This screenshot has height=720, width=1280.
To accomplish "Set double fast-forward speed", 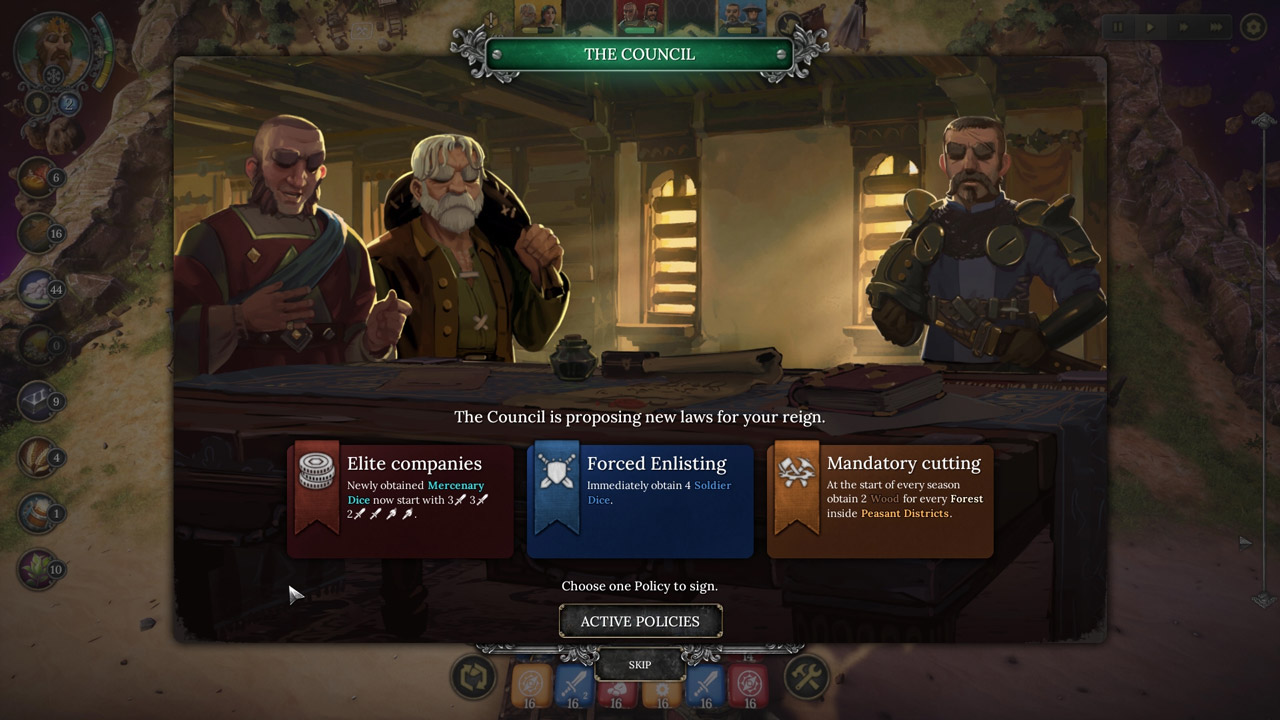I will (1183, 27).
